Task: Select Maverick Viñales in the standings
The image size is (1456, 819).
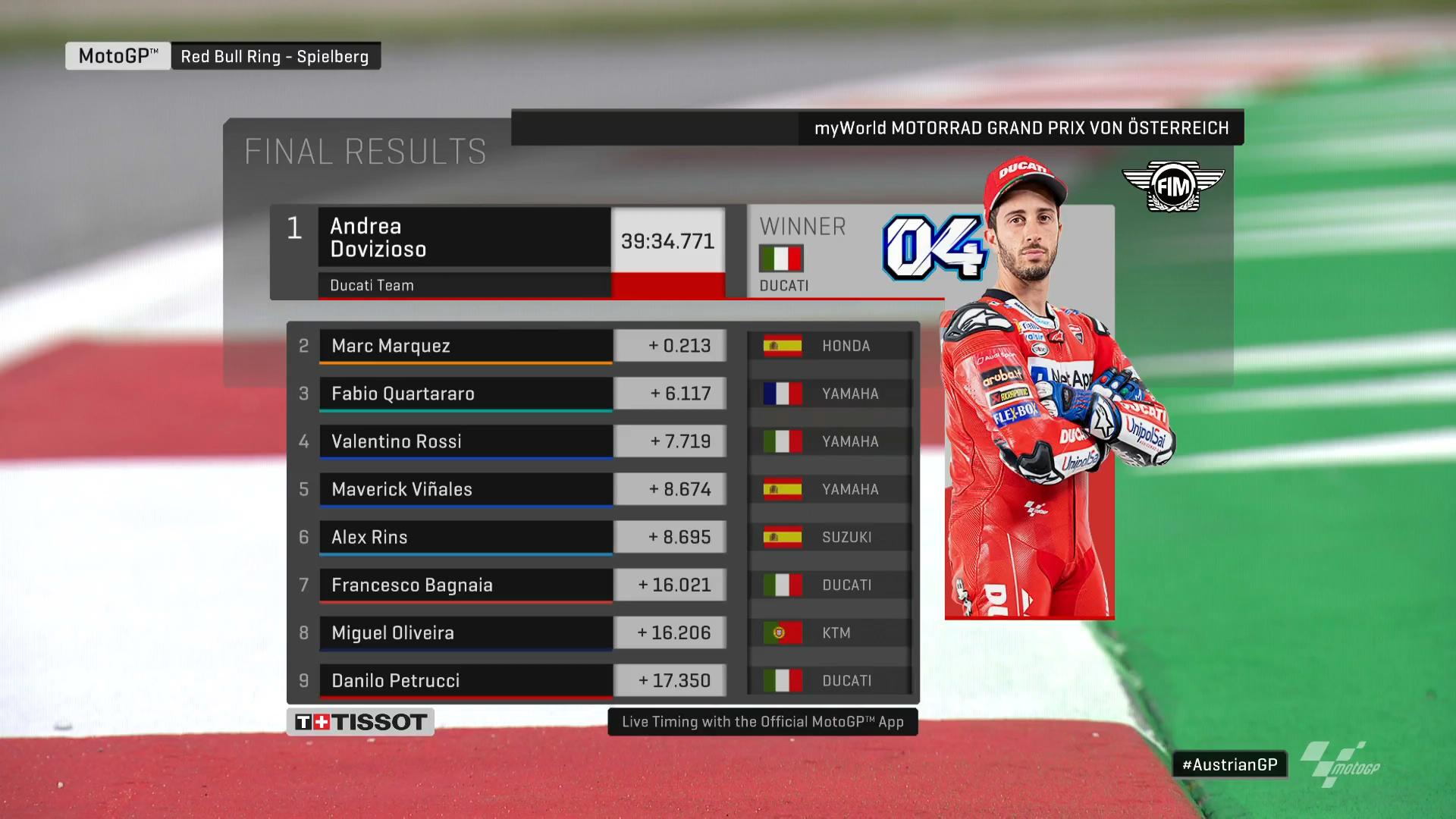Action: [x=466, y=489]
